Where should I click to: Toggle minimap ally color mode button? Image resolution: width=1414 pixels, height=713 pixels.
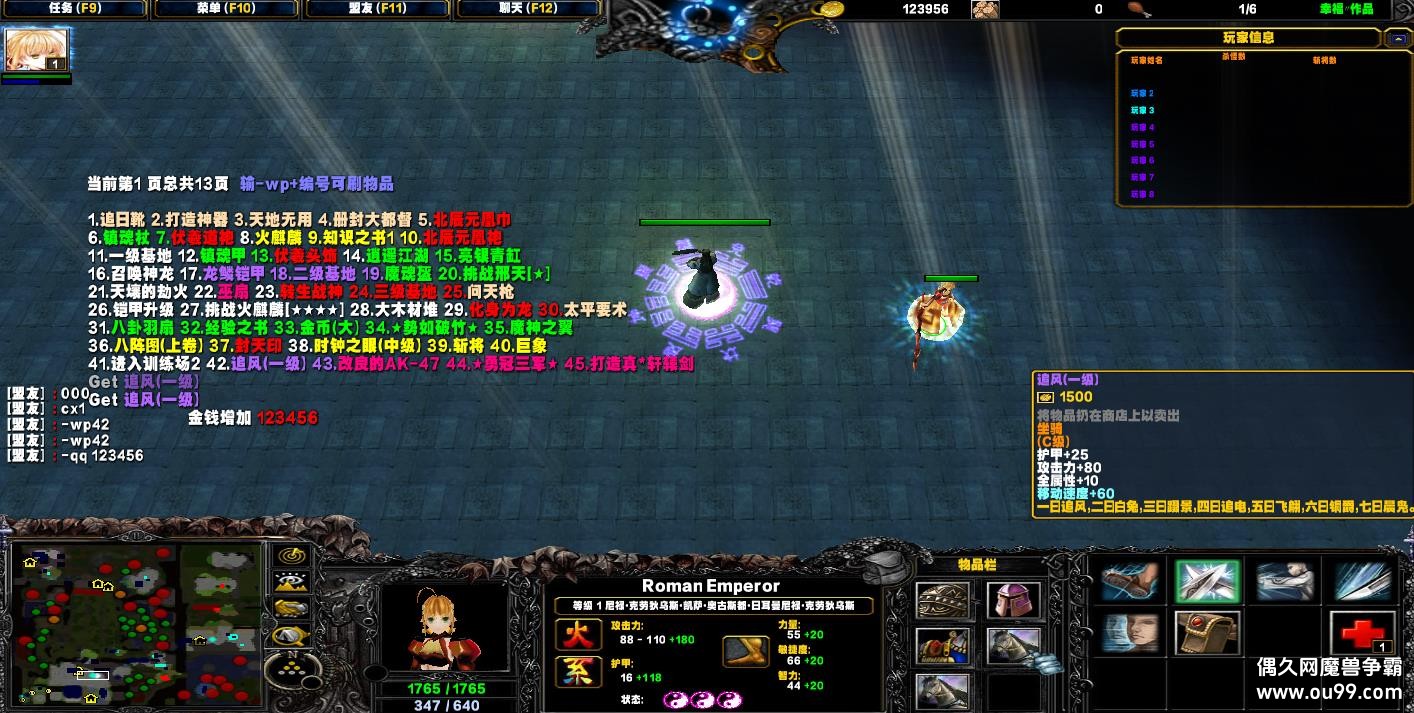point(290,608)
